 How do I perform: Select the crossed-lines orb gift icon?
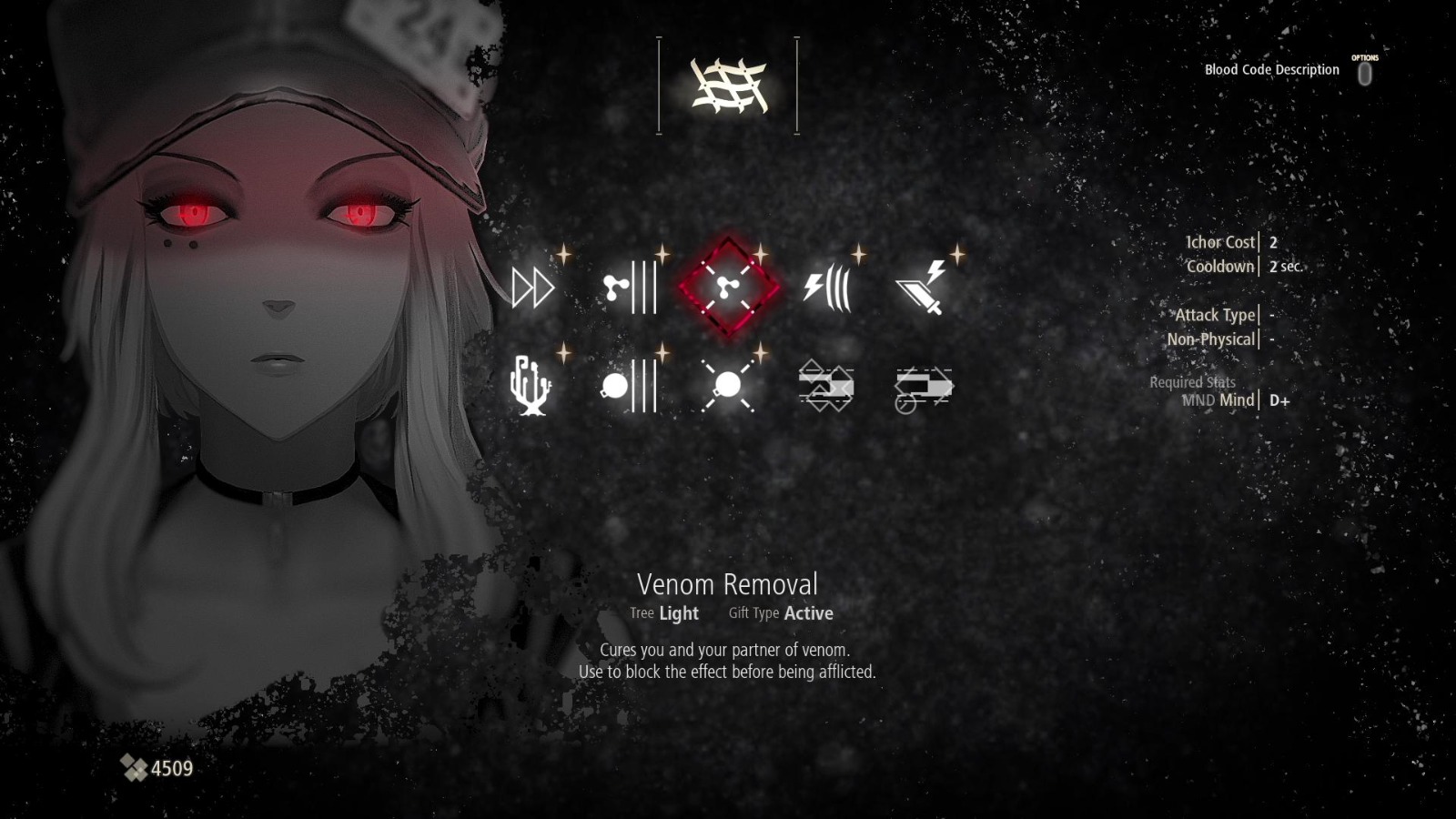(725, 387)
